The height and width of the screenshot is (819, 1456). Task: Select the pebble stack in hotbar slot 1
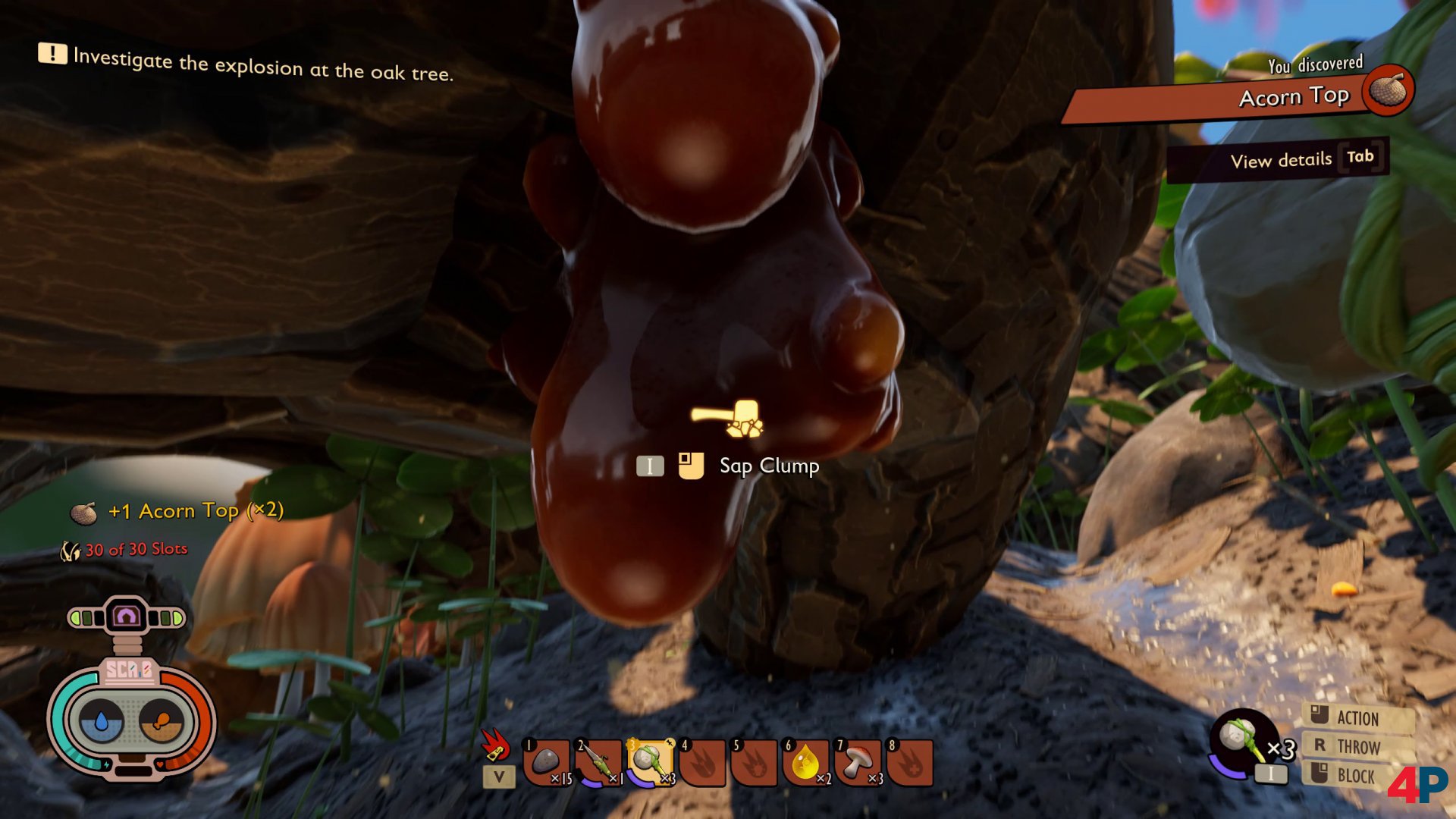(x=546, y=762)
